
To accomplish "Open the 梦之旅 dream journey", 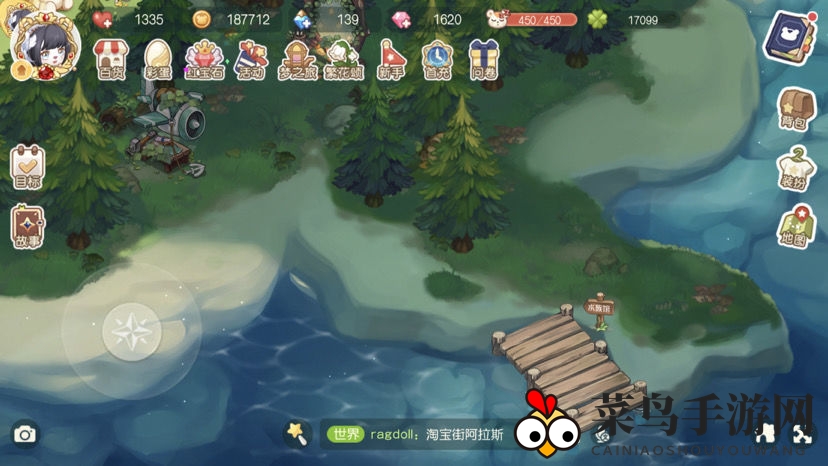I will [x=297, y=58].
